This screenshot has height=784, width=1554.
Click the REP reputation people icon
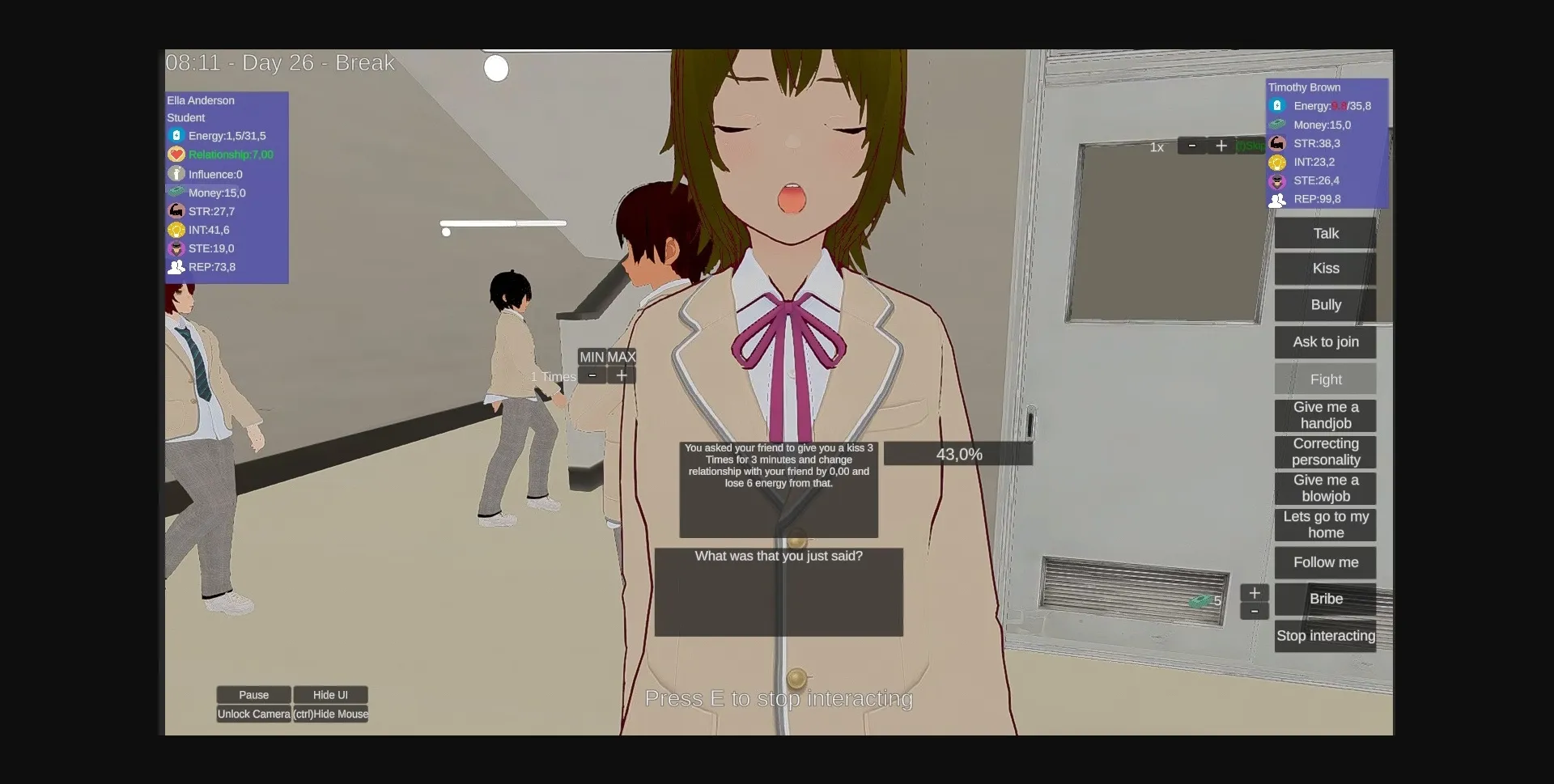tap(176, 267)
